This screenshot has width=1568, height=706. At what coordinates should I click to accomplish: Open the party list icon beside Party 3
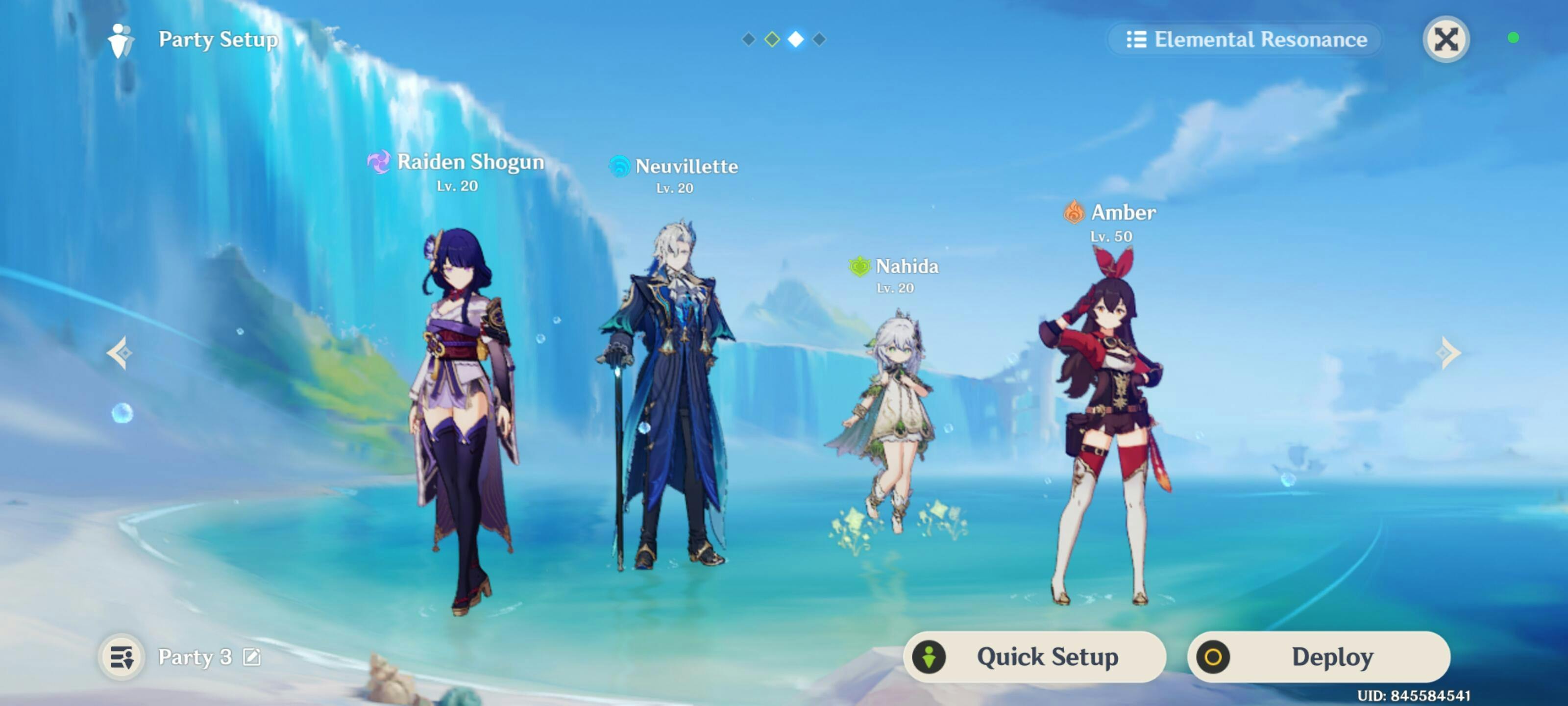pyautogui.click(x=122, y=656)
